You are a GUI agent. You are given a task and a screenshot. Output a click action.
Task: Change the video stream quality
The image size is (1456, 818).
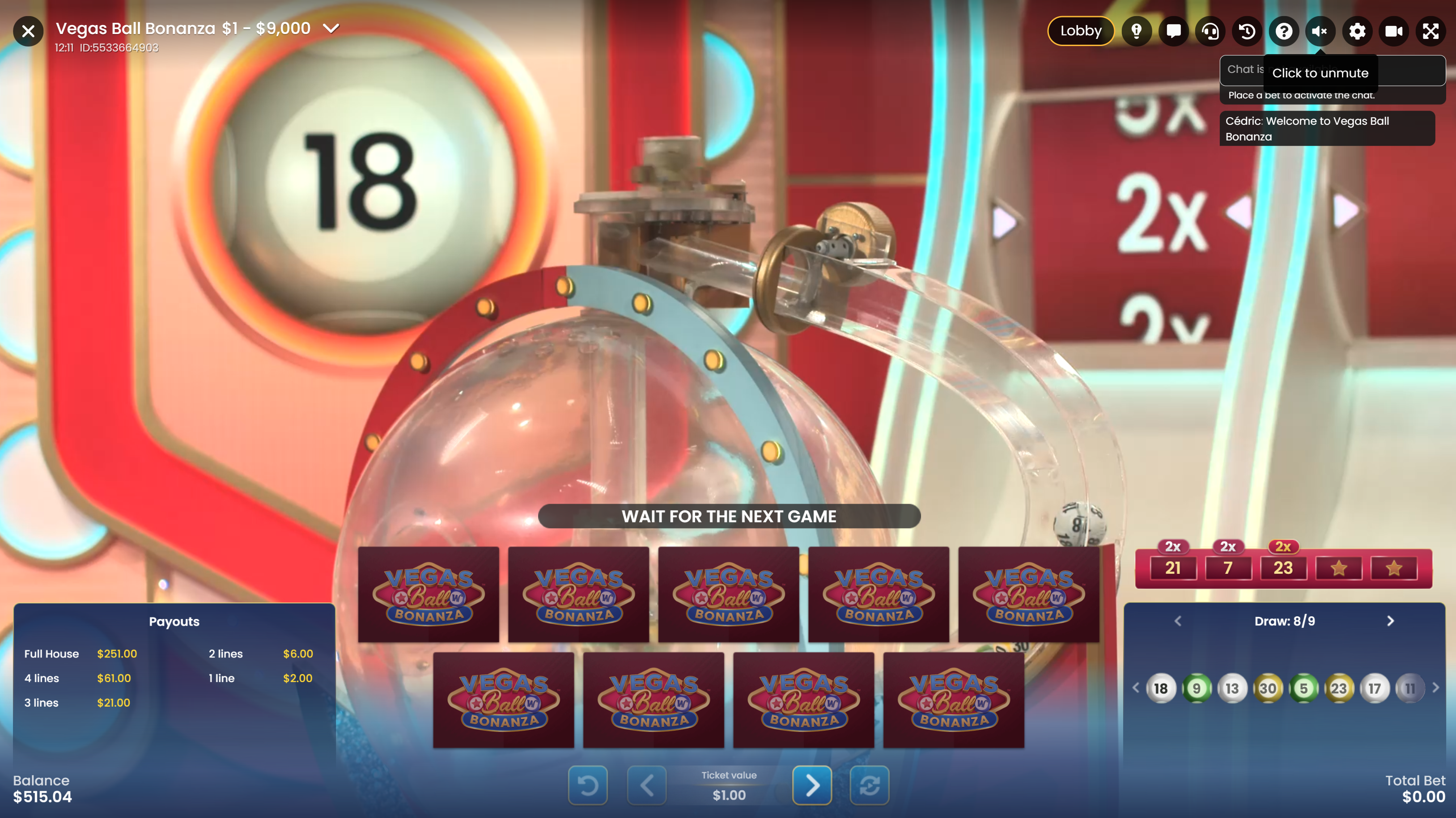click(1394, 31)
